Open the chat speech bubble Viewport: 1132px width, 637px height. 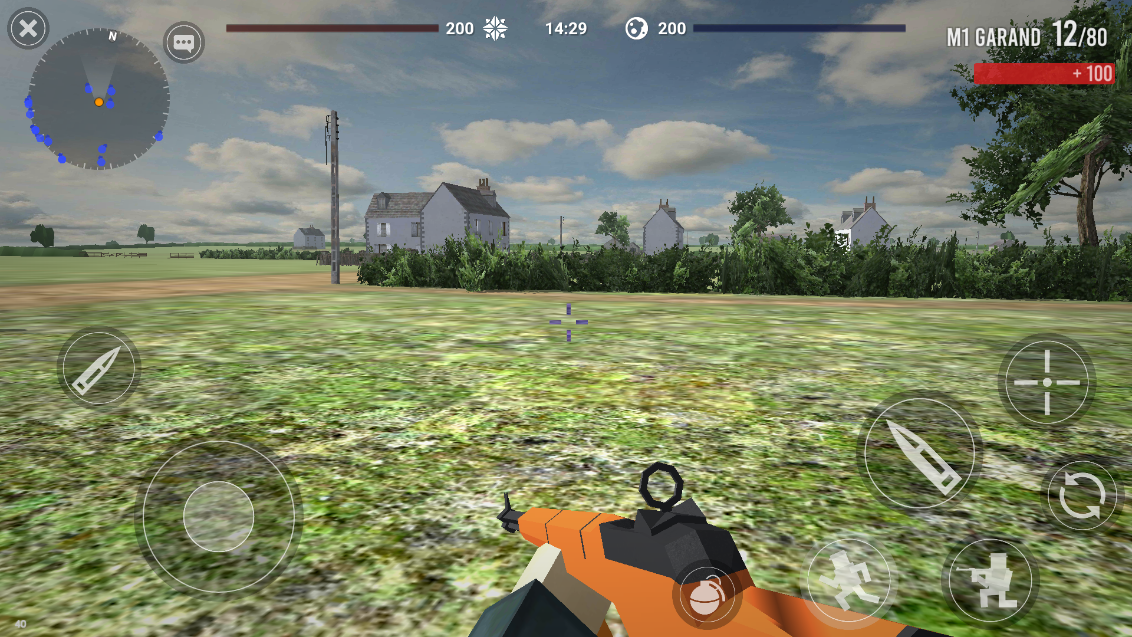pos(184,43)
